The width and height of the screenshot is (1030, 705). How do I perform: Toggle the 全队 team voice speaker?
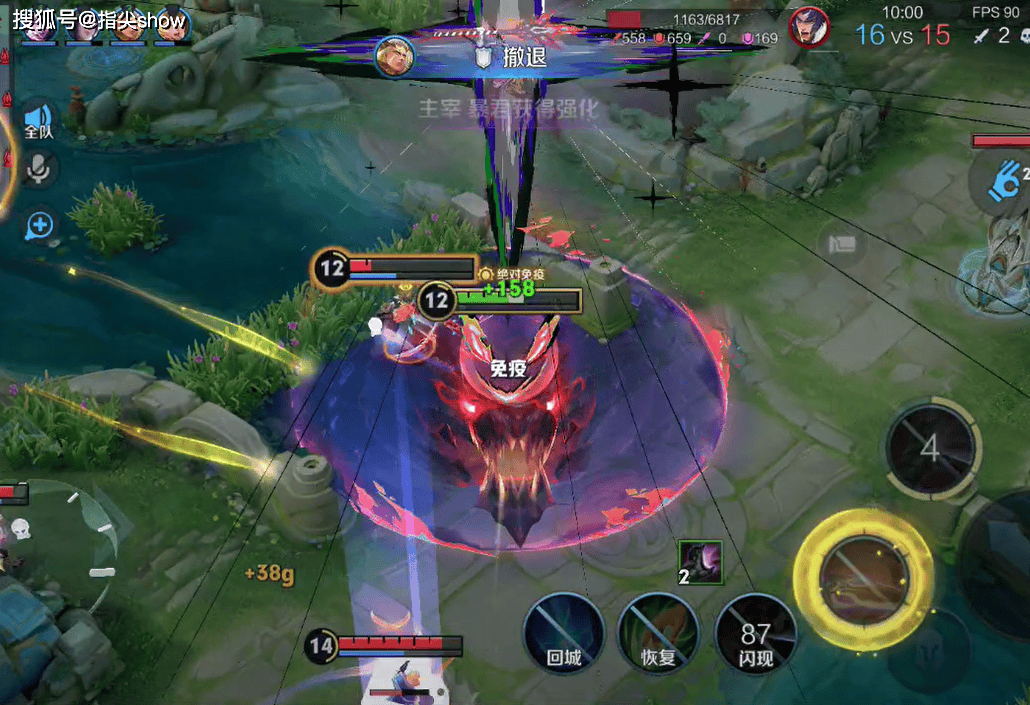point(39,120)
